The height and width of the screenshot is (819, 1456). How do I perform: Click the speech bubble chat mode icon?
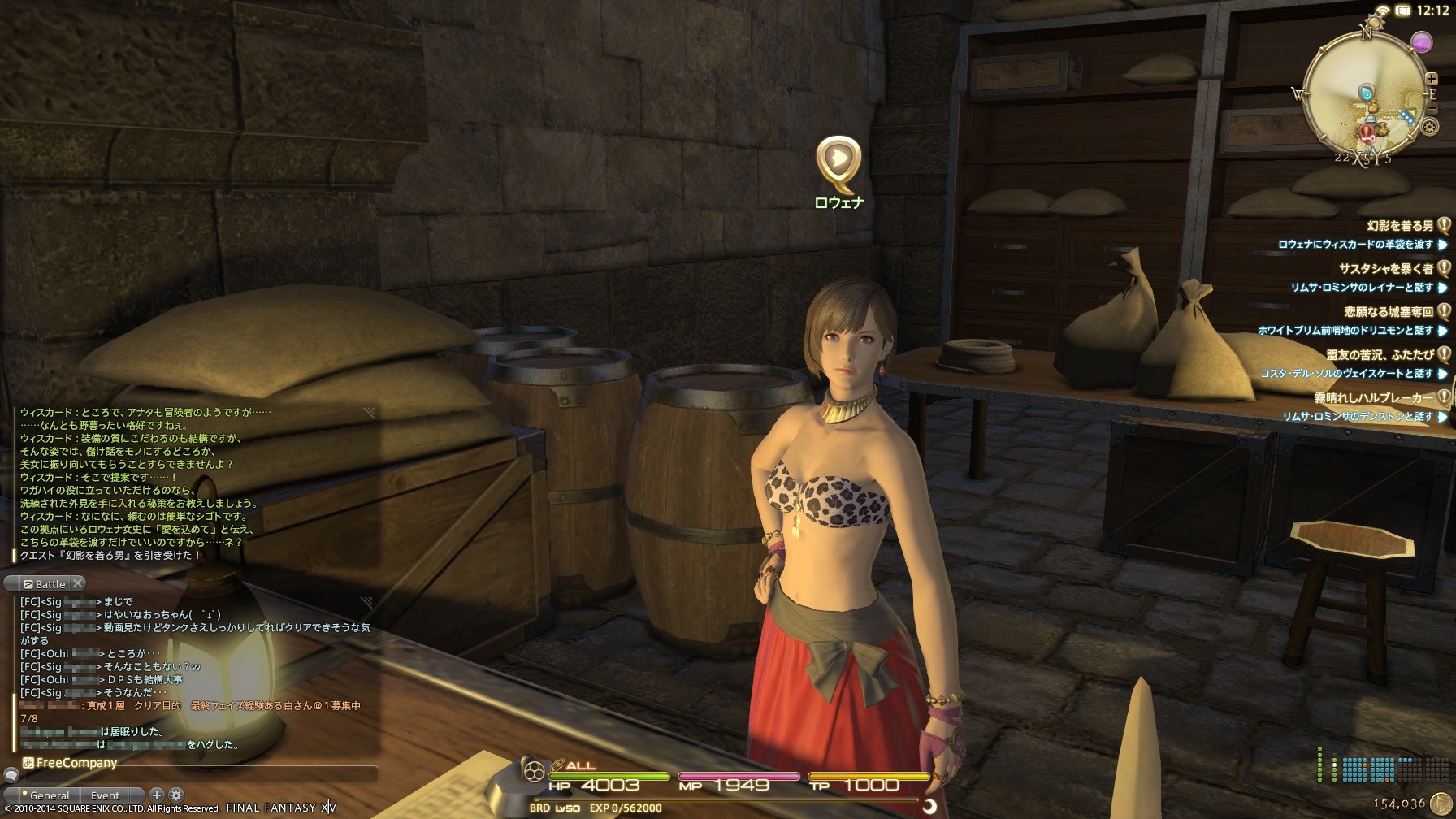(x=11, y=776)
